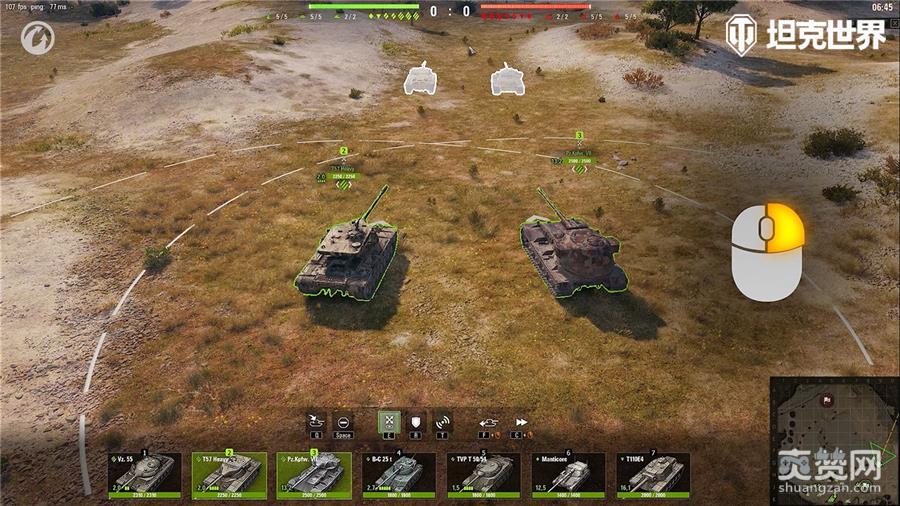The image size is (900, 506).
Task: Choose the Manticore tank card
Action: [569, 474]
